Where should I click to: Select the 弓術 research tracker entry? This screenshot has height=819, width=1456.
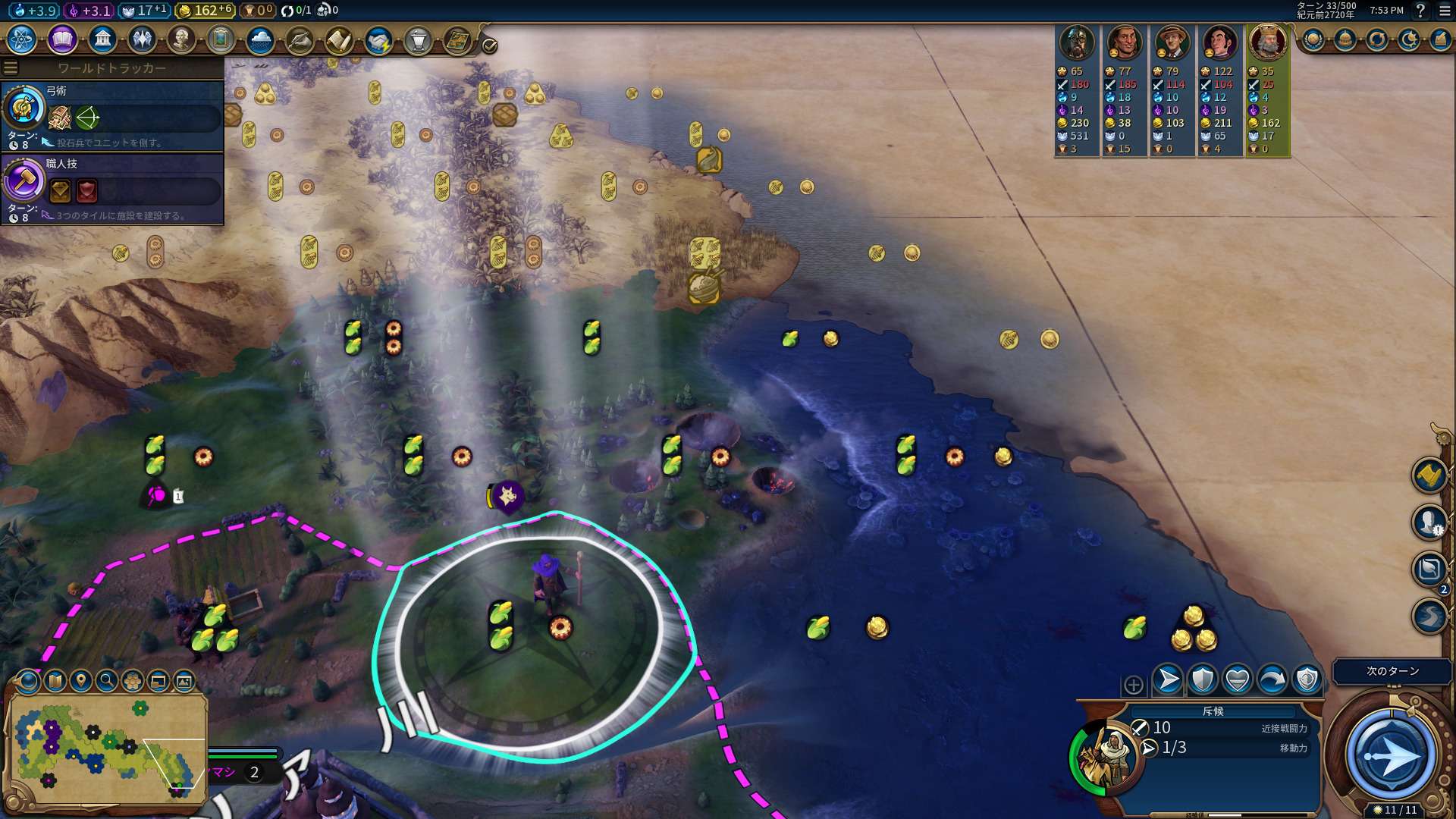114,116
